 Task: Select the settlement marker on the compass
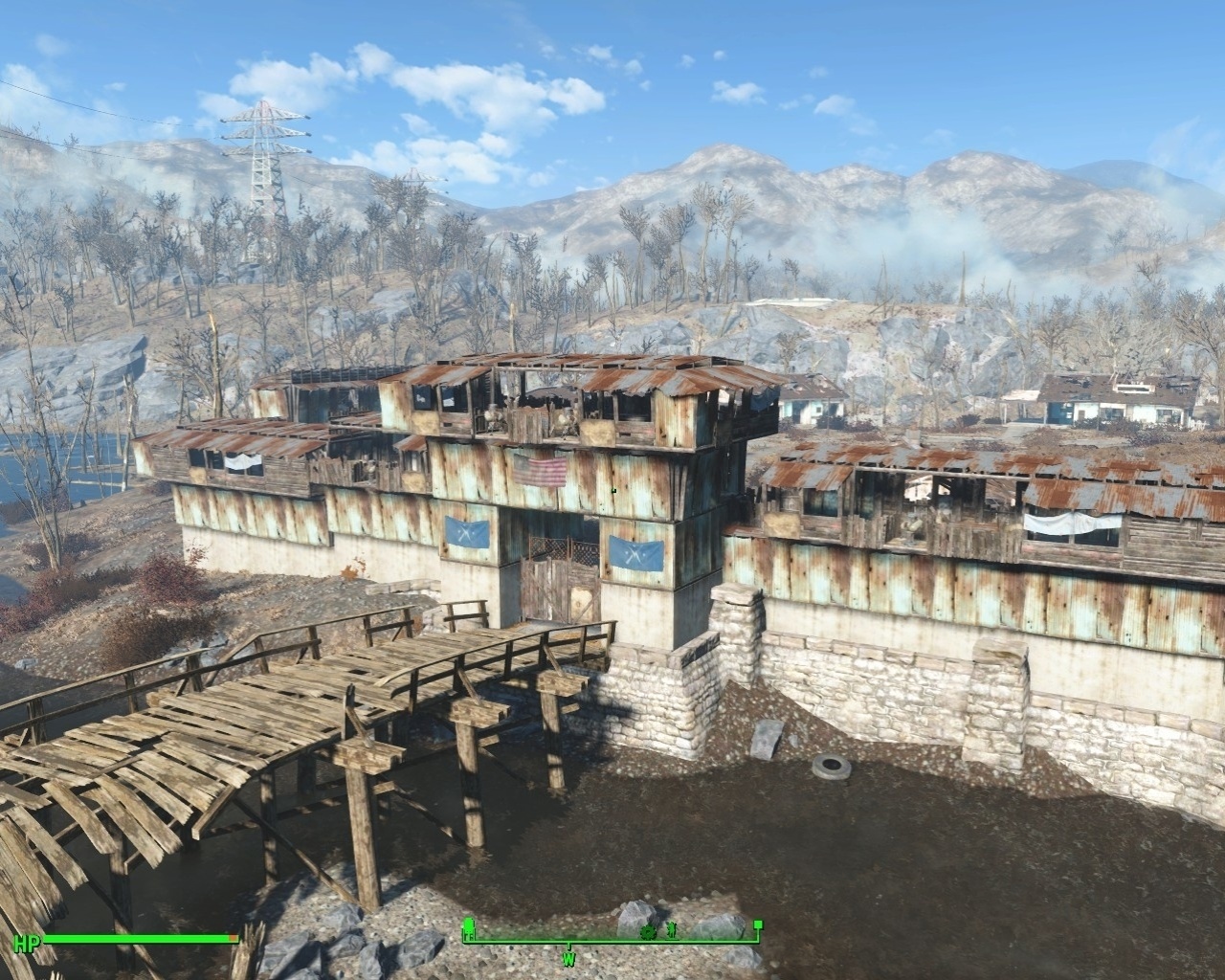coord(468,927)
